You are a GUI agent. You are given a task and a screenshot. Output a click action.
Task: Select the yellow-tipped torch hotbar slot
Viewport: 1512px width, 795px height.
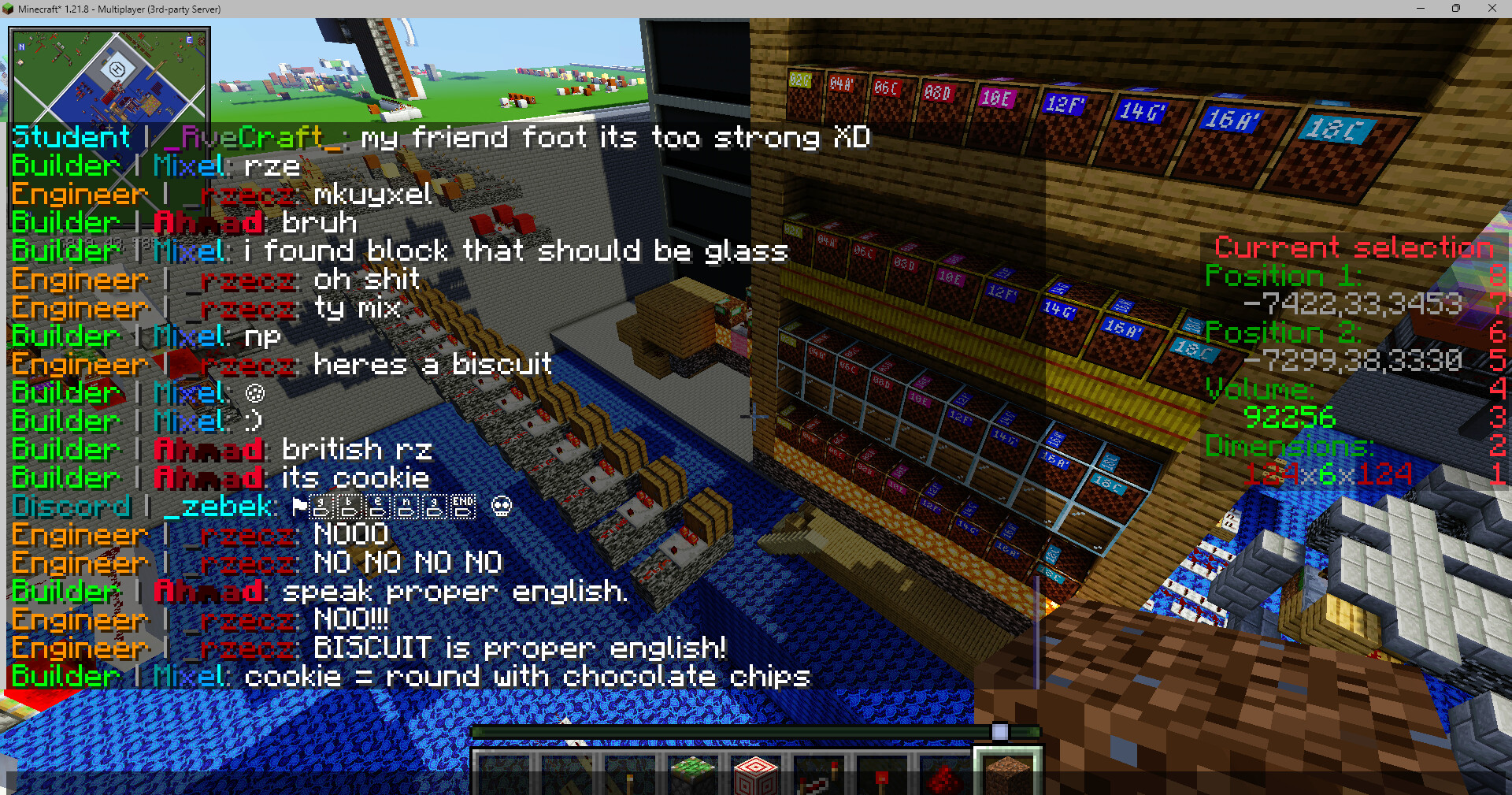628,776
